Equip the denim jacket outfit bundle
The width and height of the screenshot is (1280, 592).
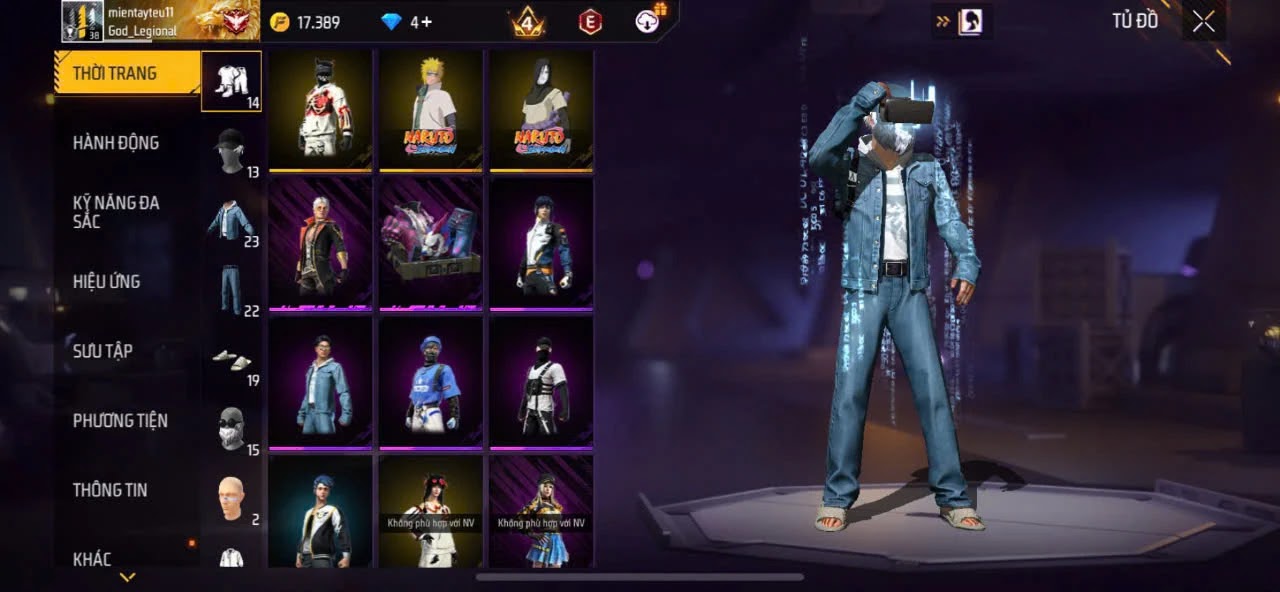321,382
